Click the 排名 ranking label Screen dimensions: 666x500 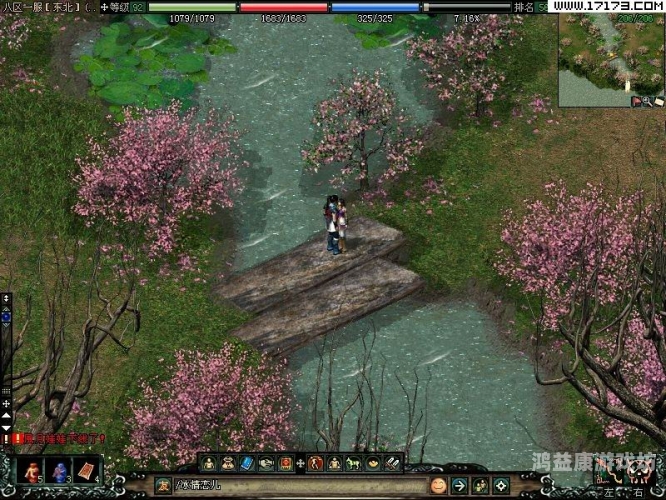524,7
